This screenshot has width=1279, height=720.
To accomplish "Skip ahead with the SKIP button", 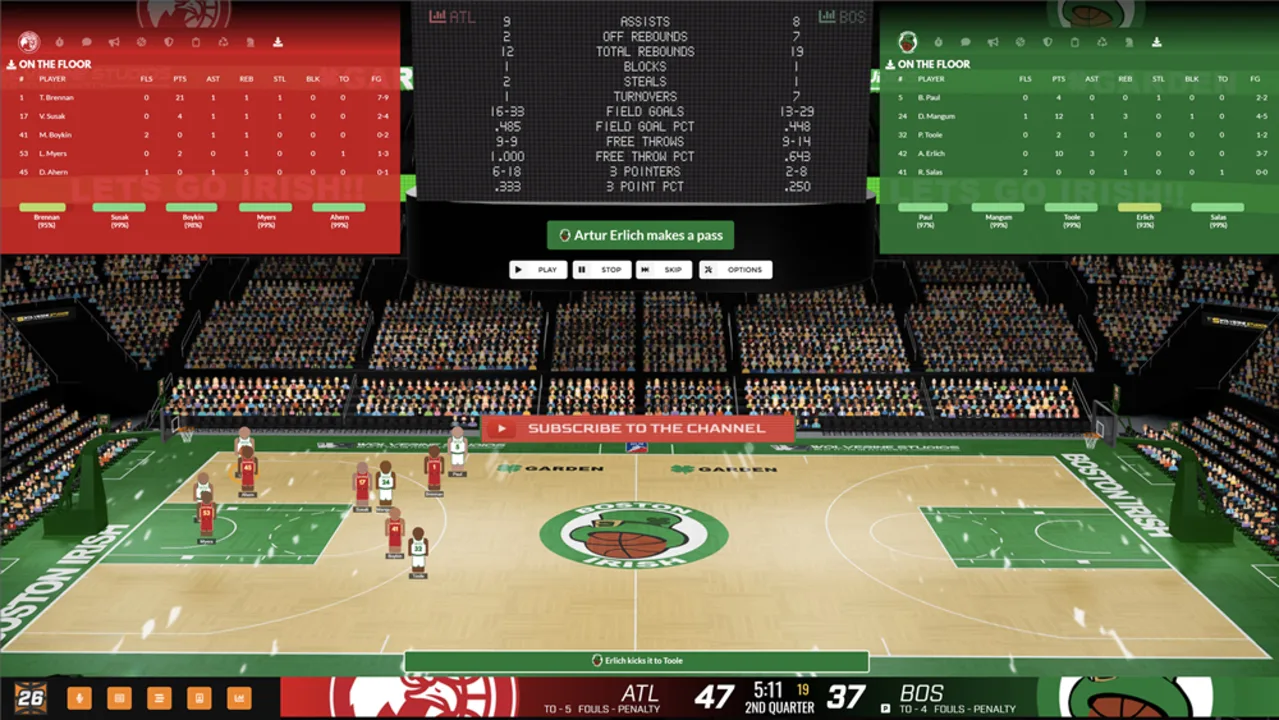I will [x=664, y=270].
